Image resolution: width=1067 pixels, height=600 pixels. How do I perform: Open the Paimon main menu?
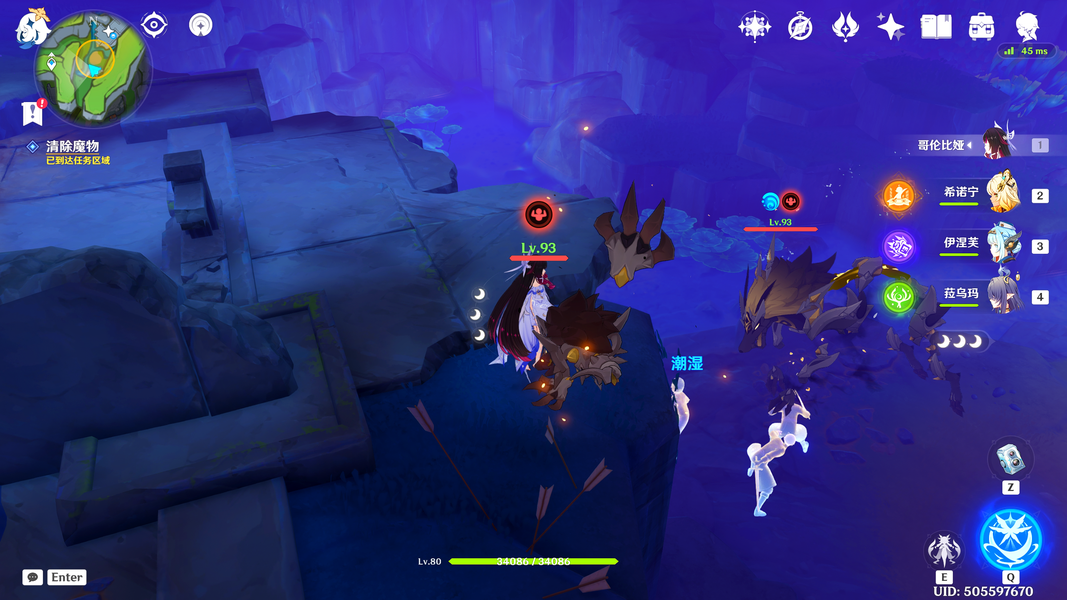coord(32,29)
